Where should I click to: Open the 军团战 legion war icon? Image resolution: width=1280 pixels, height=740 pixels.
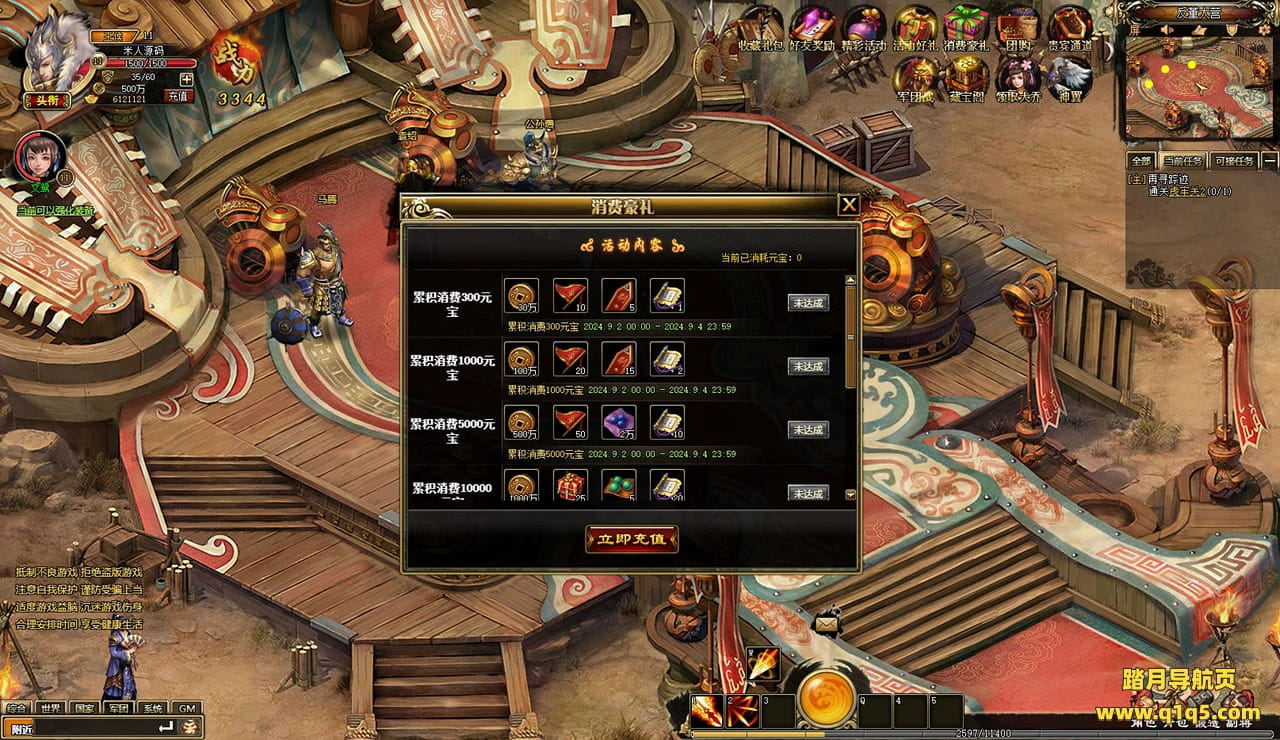click(914, 77)
